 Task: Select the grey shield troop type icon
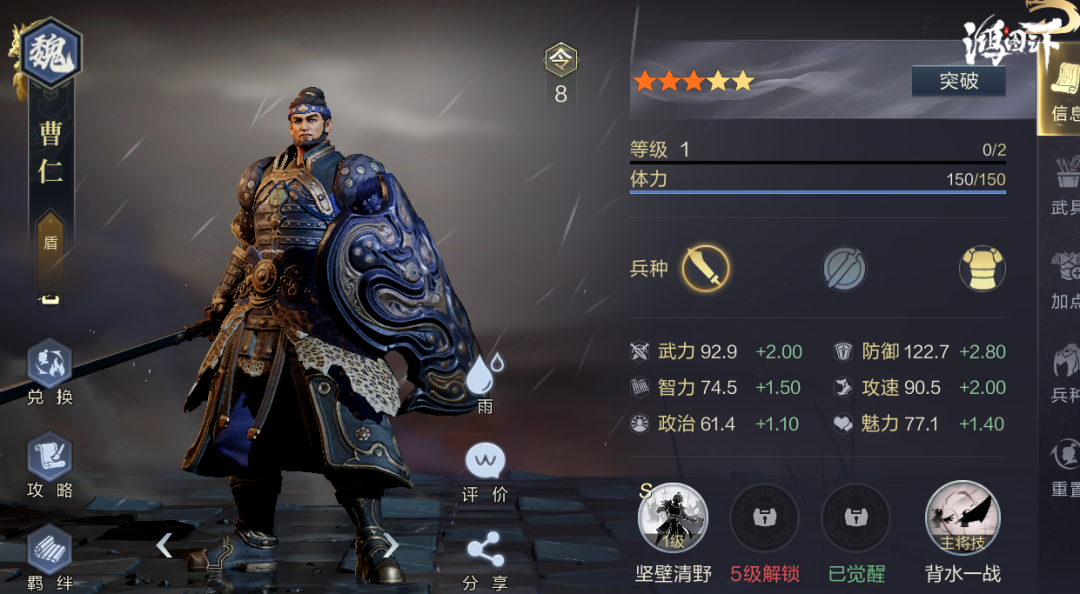tap(844, 269)
